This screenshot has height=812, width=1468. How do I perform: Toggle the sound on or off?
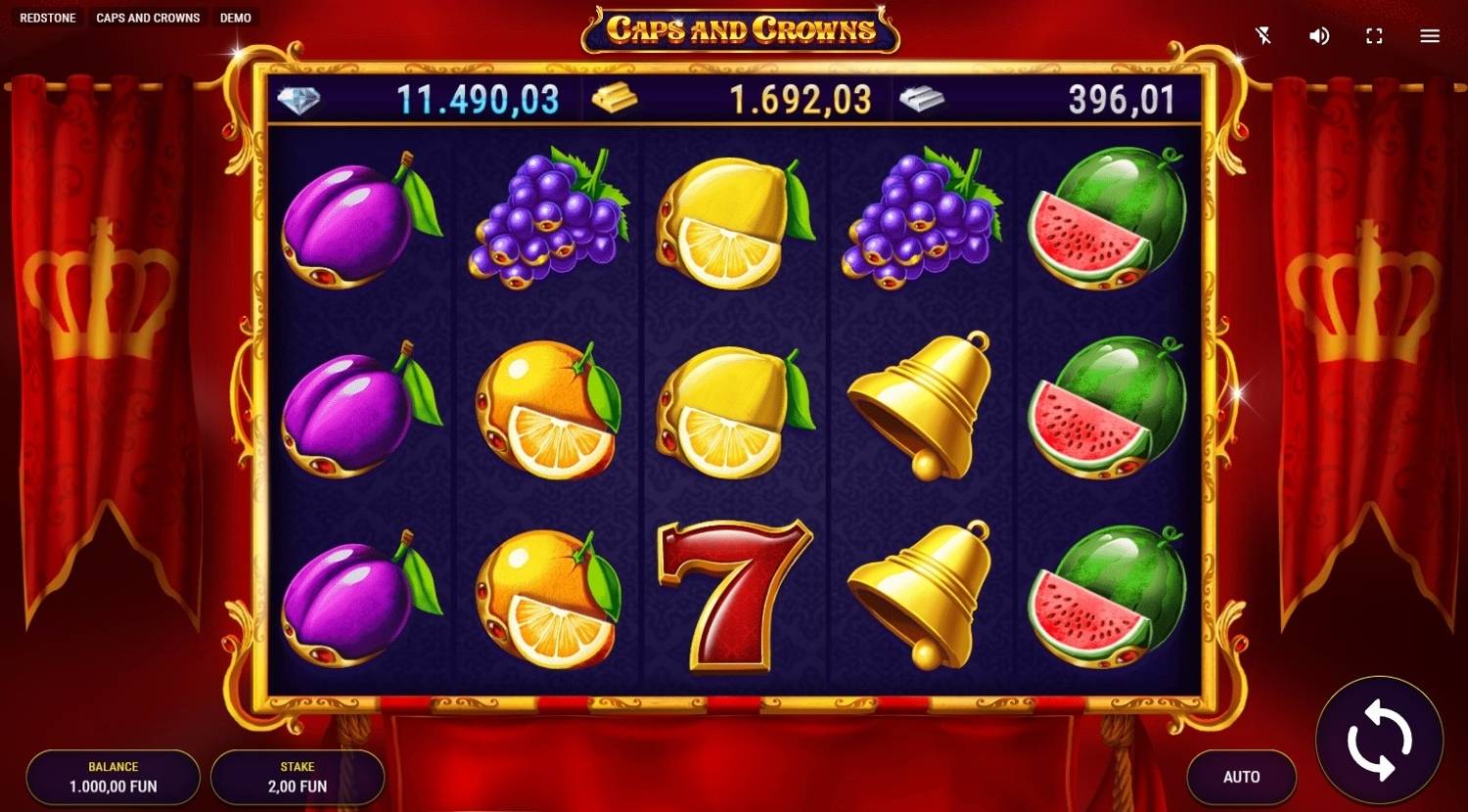coord(1318,35)
